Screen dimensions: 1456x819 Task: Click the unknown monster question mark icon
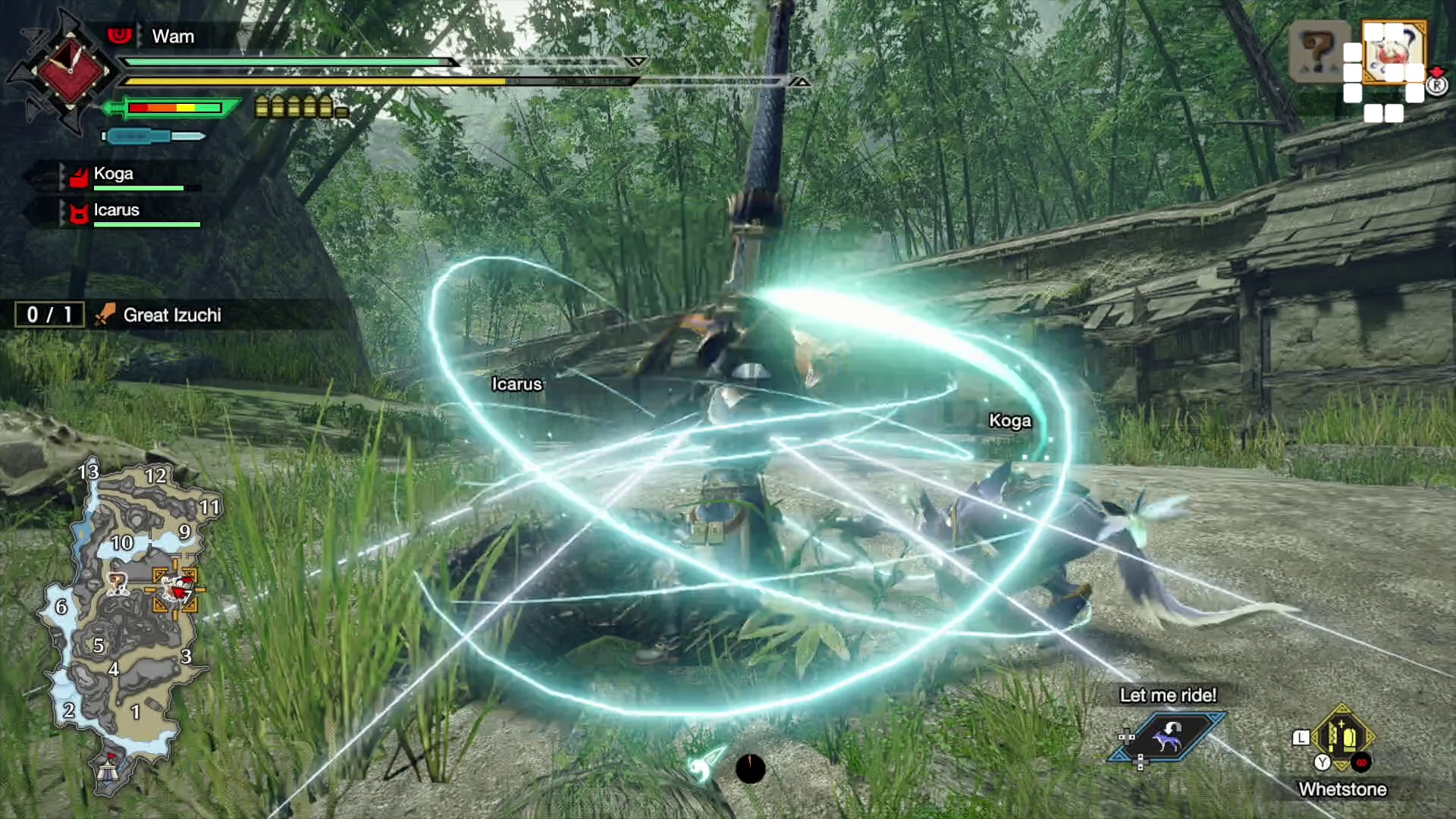click(1318, 52)
